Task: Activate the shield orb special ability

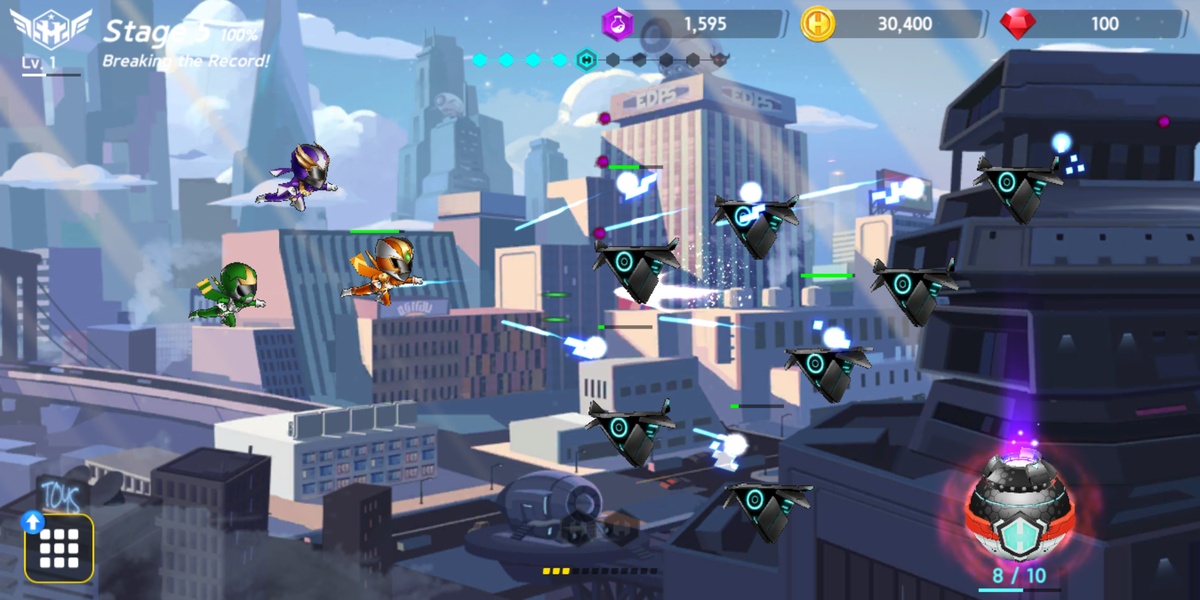Action: point(1018,511)
